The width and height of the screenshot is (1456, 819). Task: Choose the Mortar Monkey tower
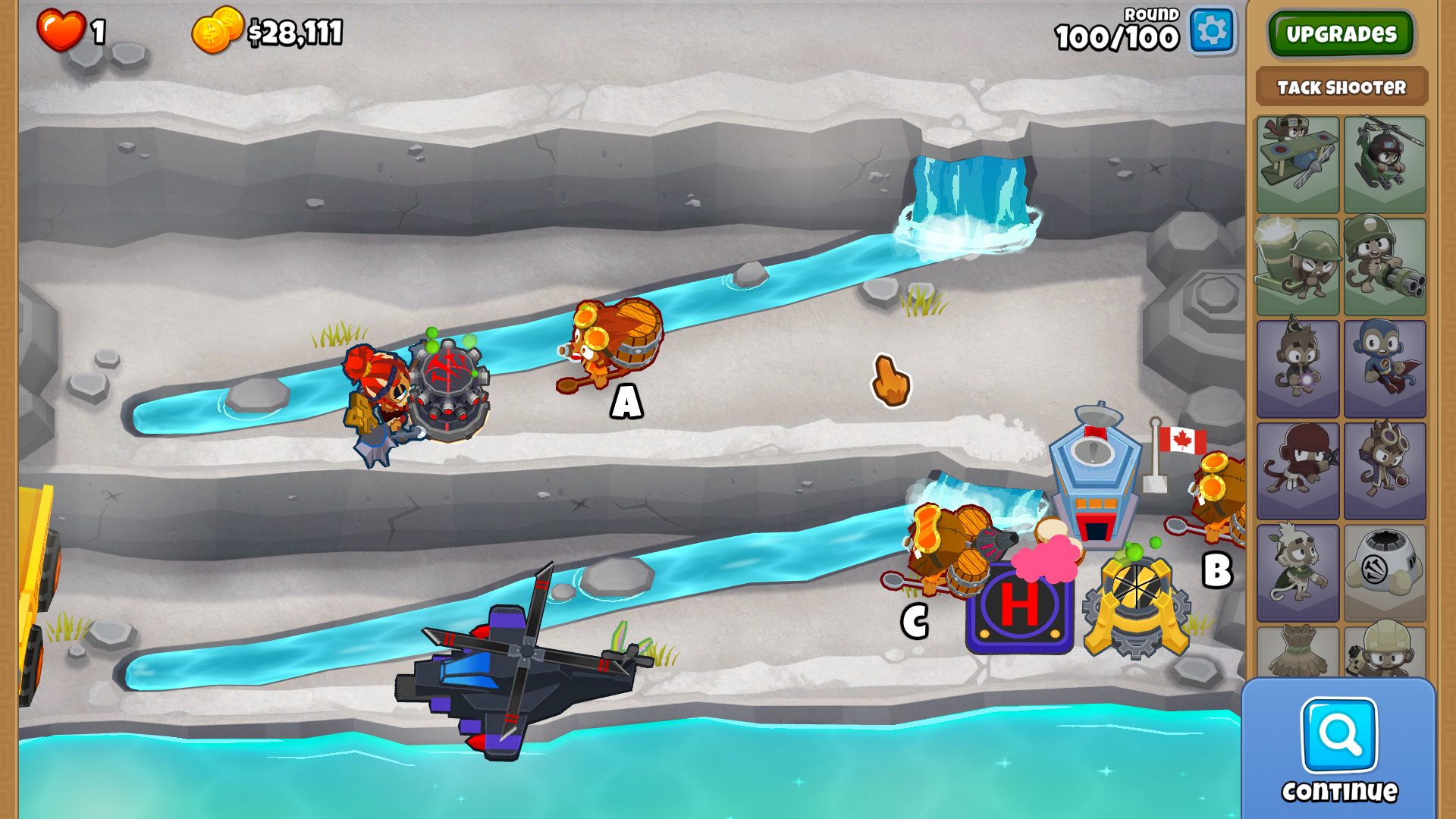click(x=1298, y=266)
